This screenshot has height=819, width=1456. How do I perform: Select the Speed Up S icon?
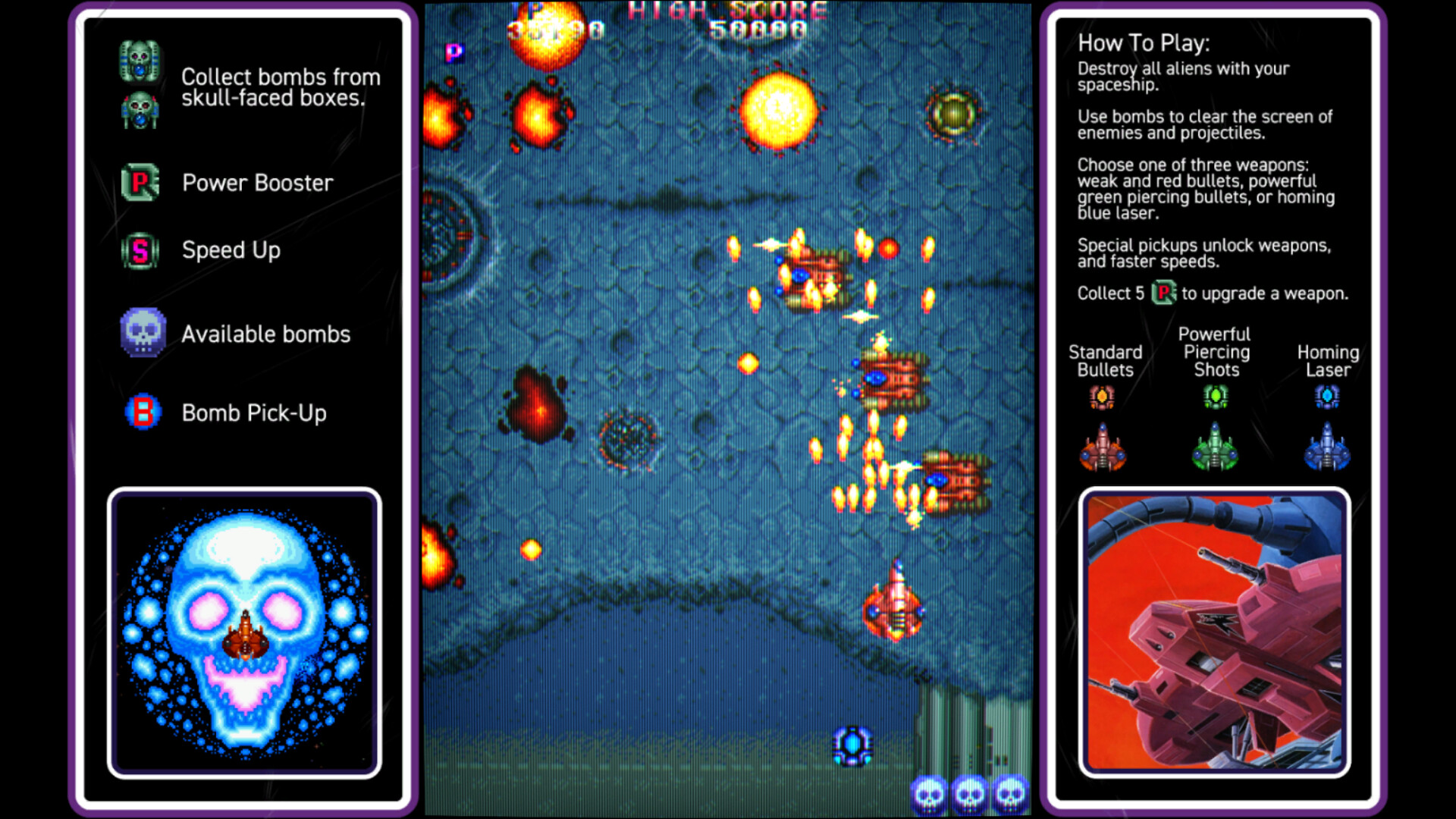pyautogui.click(x=139, y=250)
